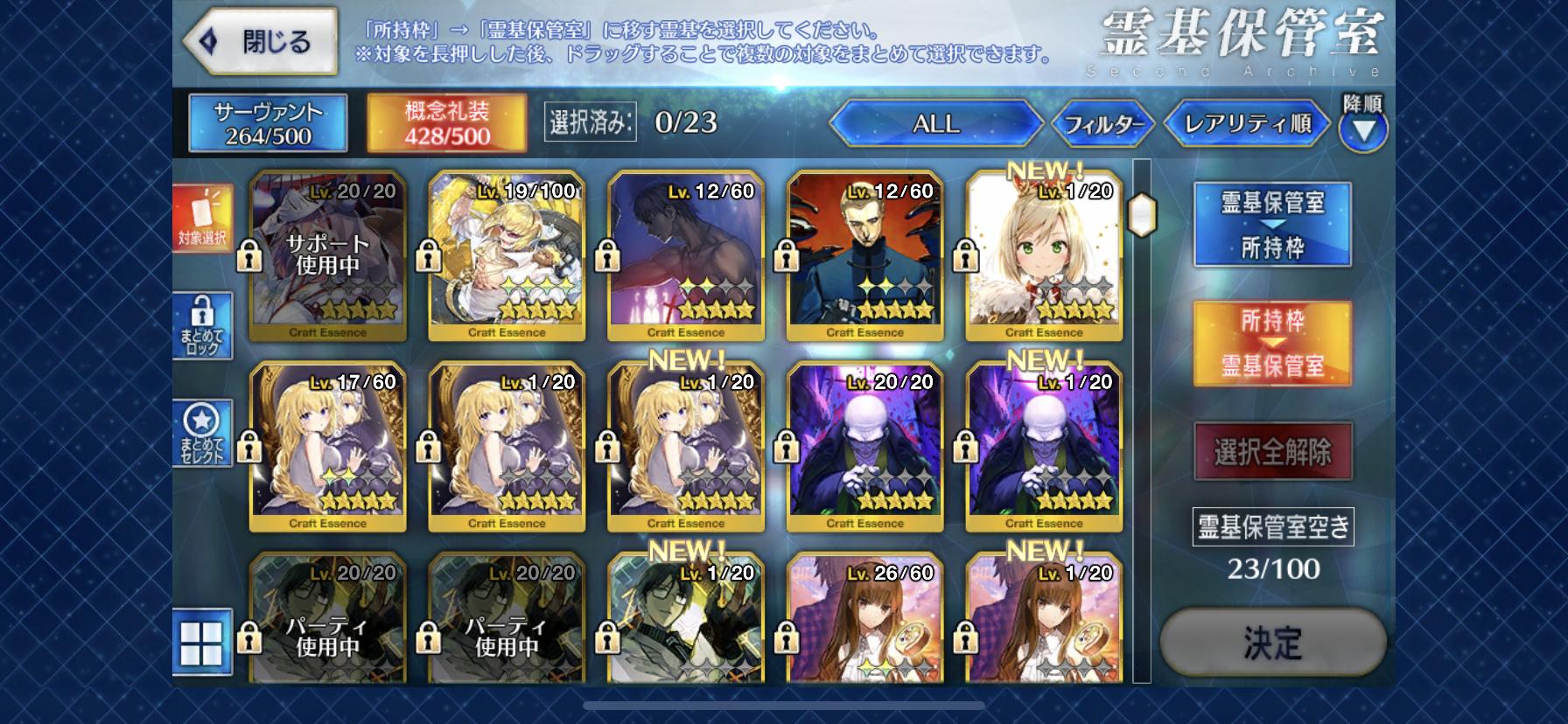The height and width of the screenshot is (724, 1568).
Task: Change sorting via レアリティ順 button
Action: point(1246,123)
